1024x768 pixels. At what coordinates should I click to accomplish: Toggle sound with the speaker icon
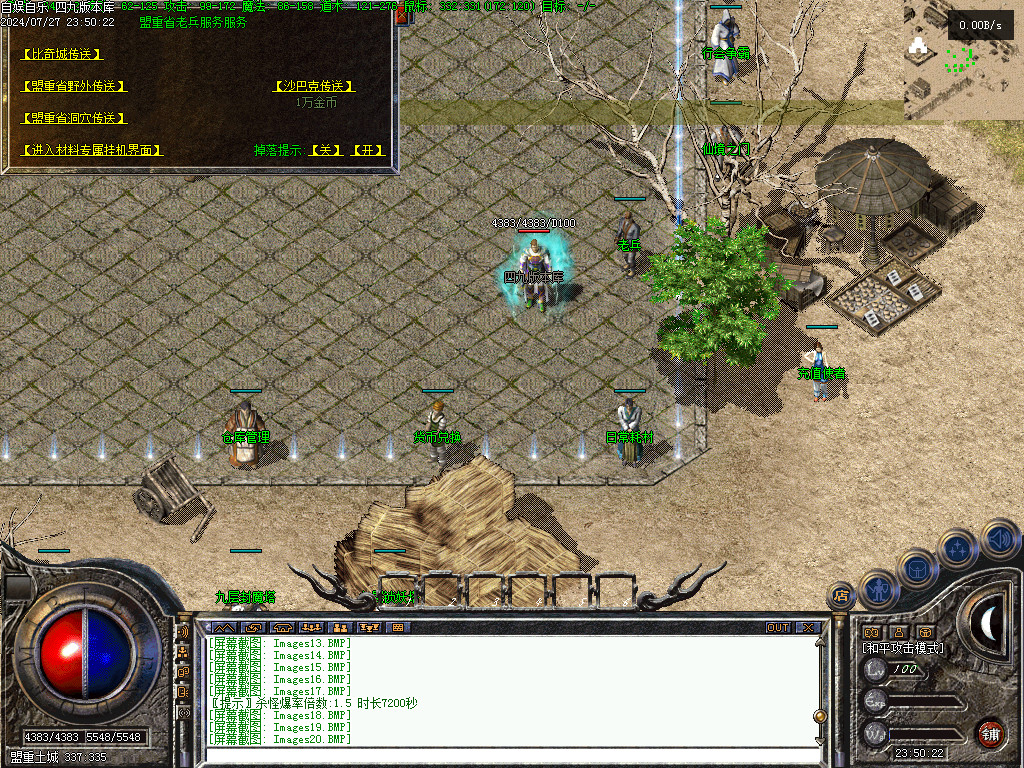pyautogui.click(x=1000, y=538)
